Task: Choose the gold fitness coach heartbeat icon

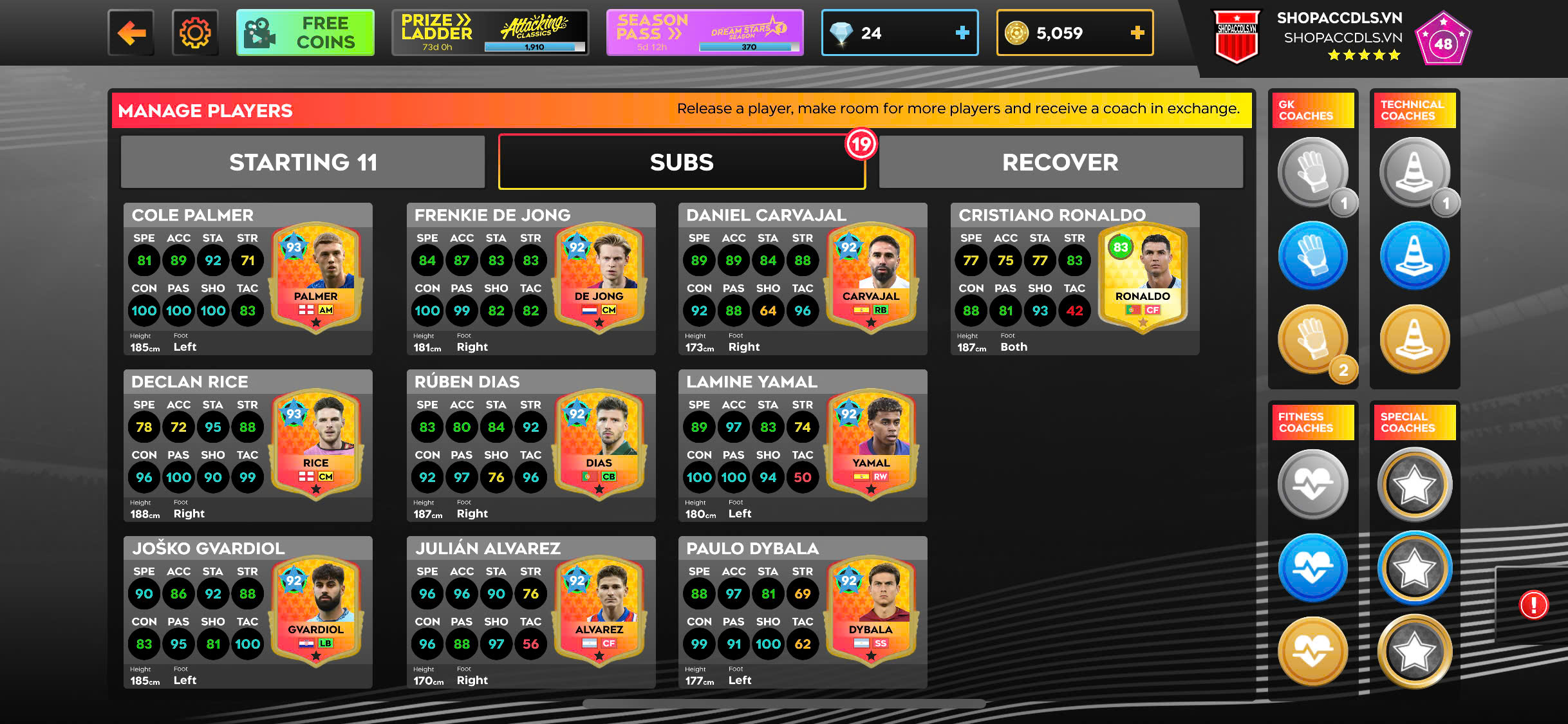Action: point(1312,651)
